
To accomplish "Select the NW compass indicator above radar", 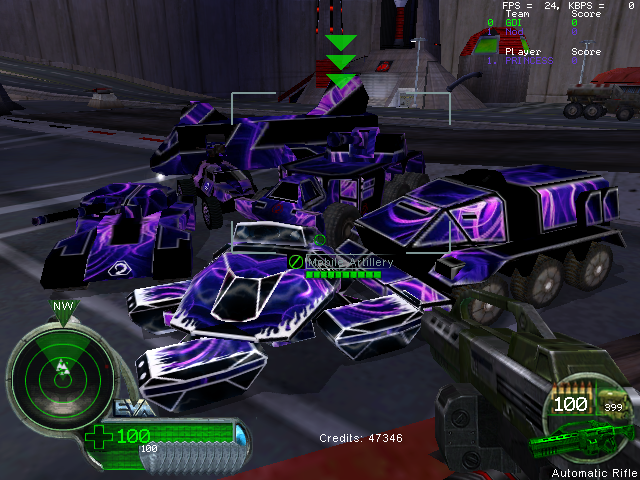I will coord(62,308).
